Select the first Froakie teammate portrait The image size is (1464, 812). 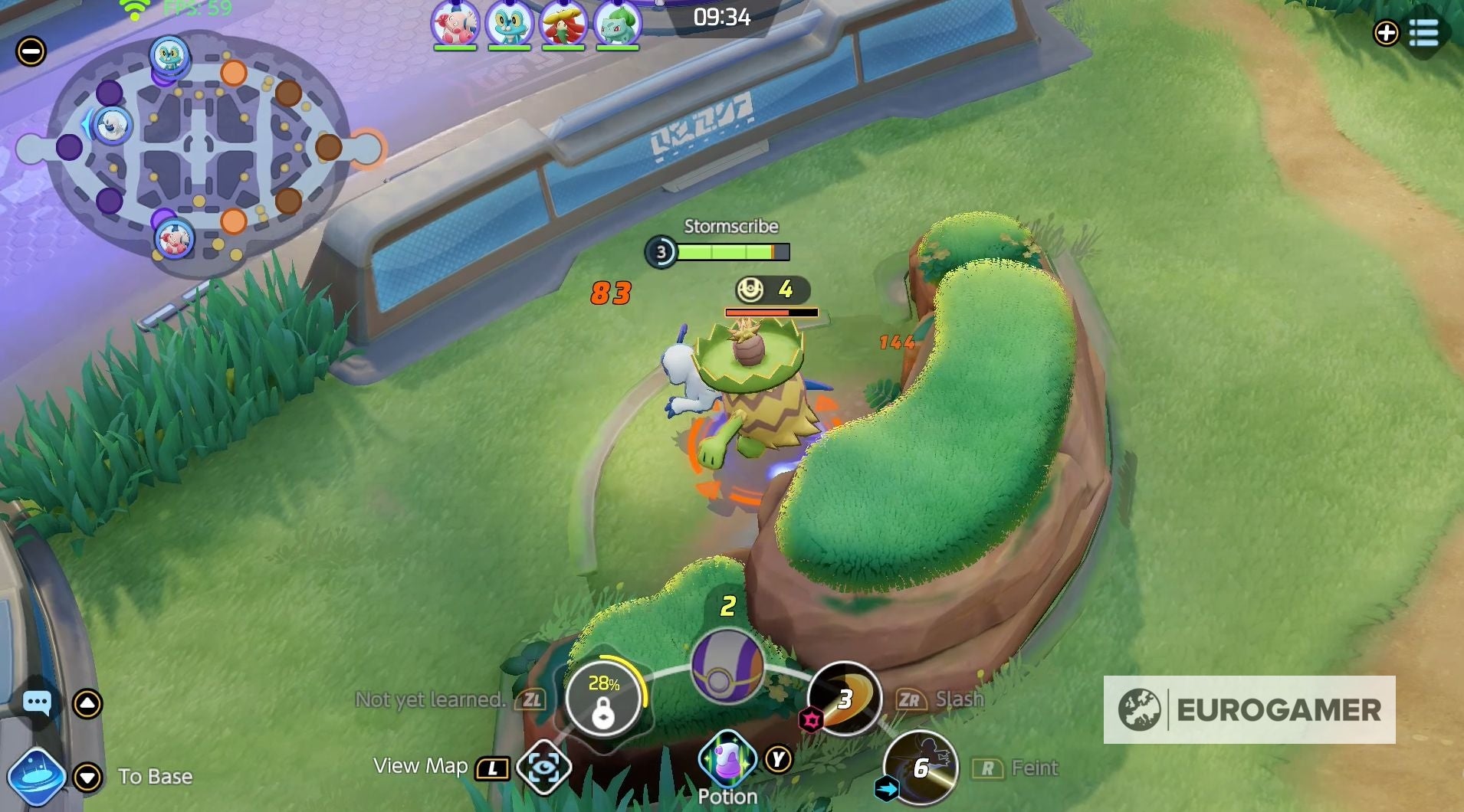(x=509, y=23)
